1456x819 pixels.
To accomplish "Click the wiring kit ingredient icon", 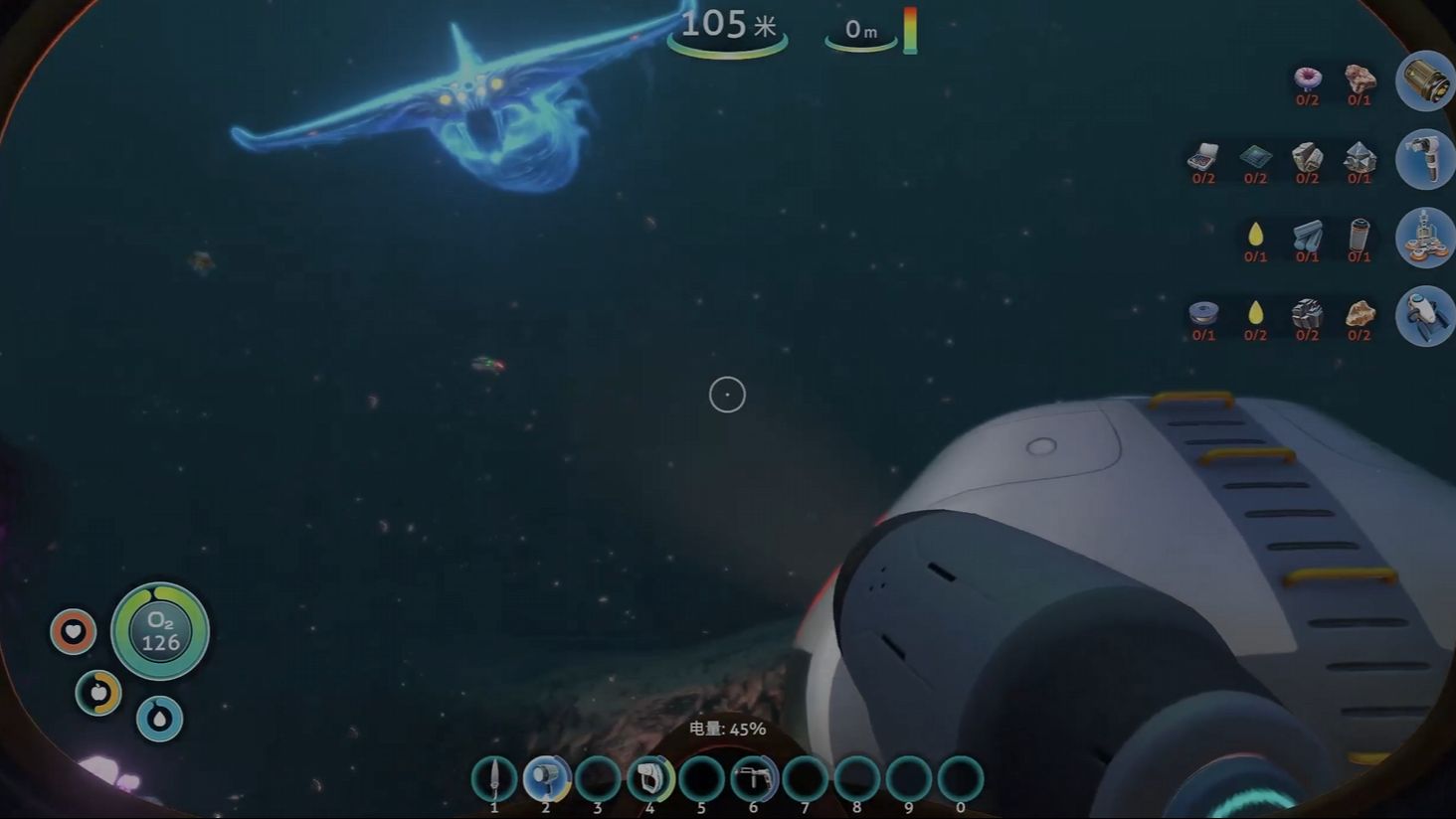I will pyautogui.click(x=1203, y=157).
